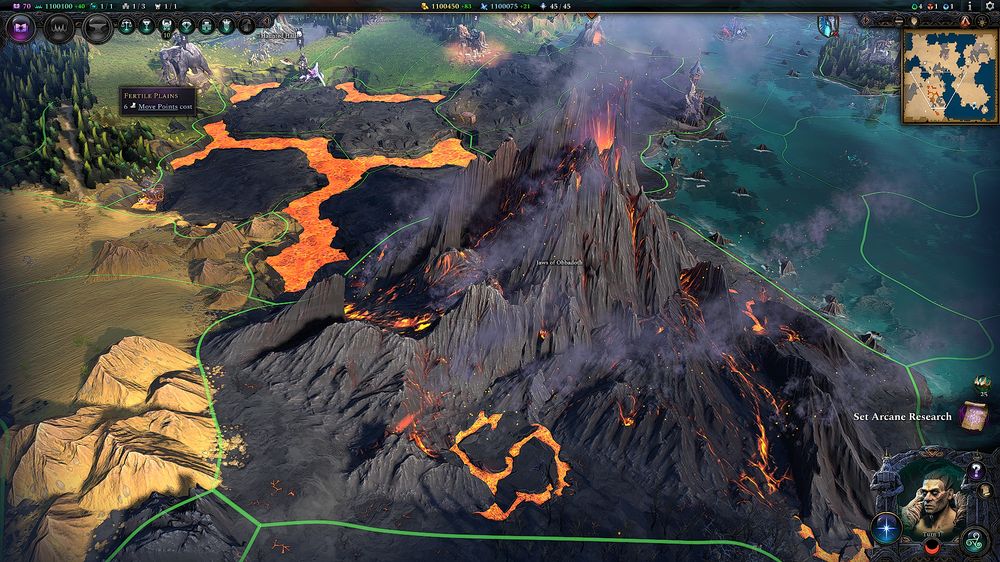
Task: Click the green triskelion end-turn button
Action: coord(973,543)
